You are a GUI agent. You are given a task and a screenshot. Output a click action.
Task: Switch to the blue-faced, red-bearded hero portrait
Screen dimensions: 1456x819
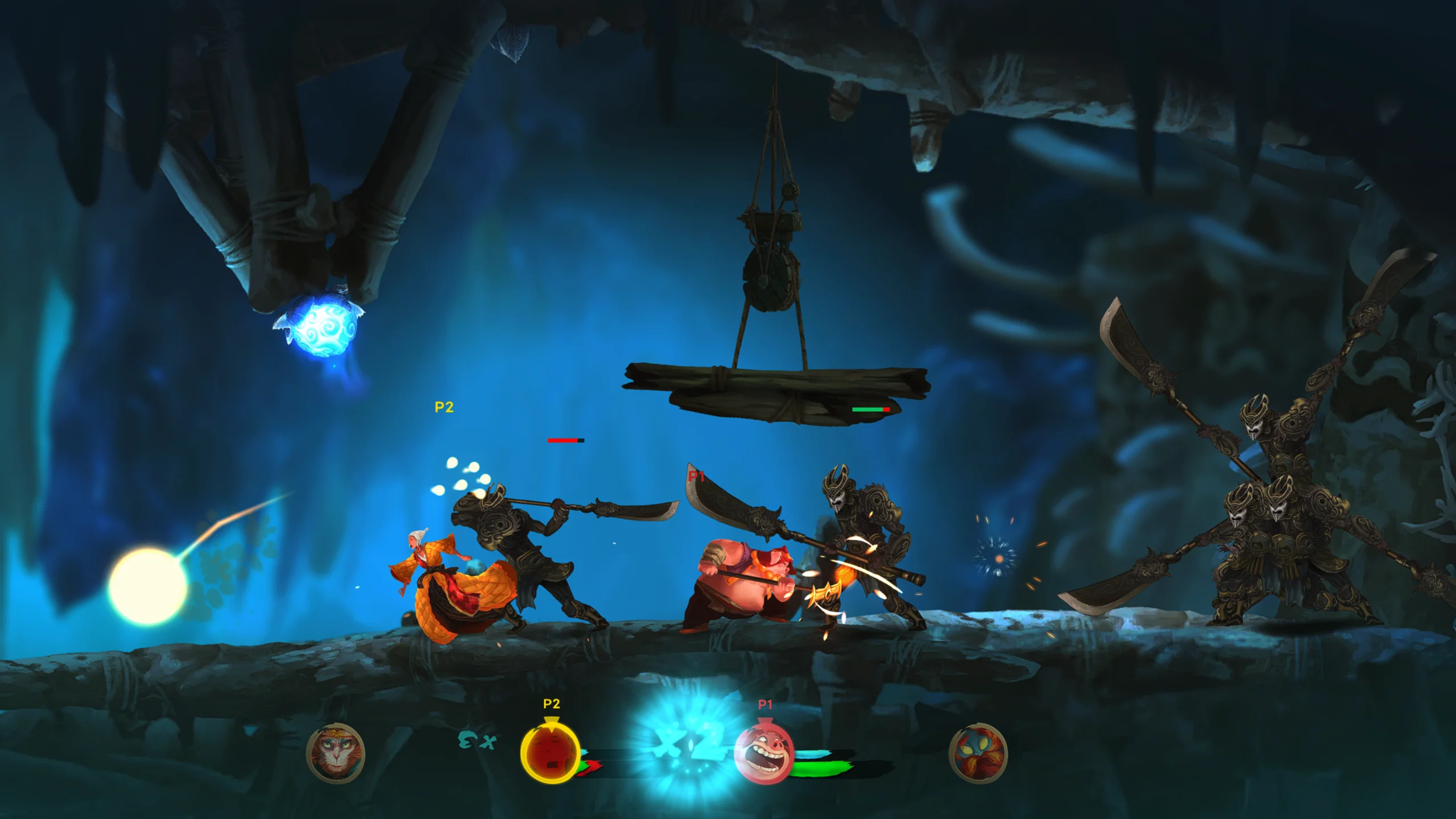point(978,754)
